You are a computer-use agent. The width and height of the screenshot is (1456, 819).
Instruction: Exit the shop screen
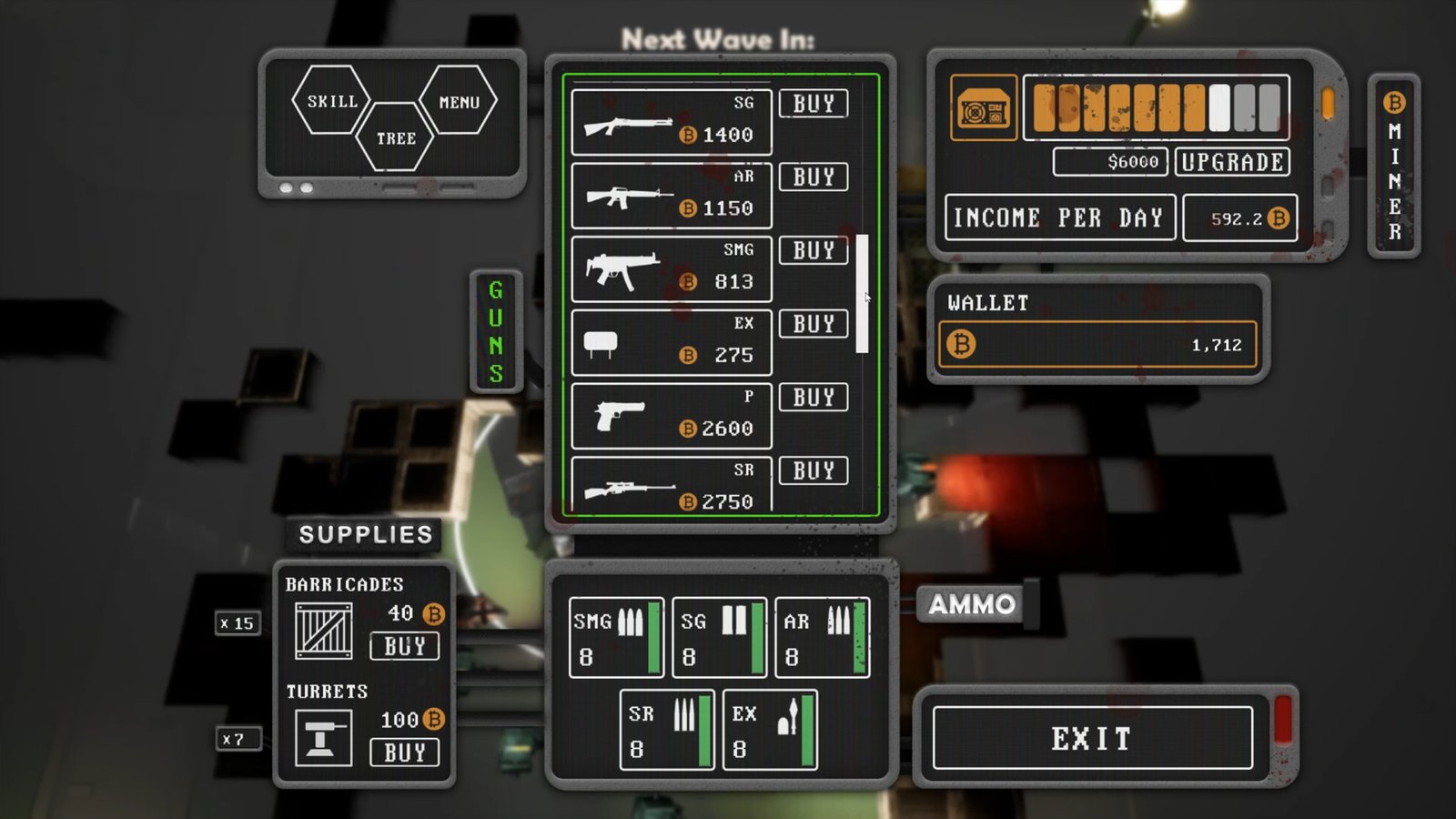tap(1092, 738)
